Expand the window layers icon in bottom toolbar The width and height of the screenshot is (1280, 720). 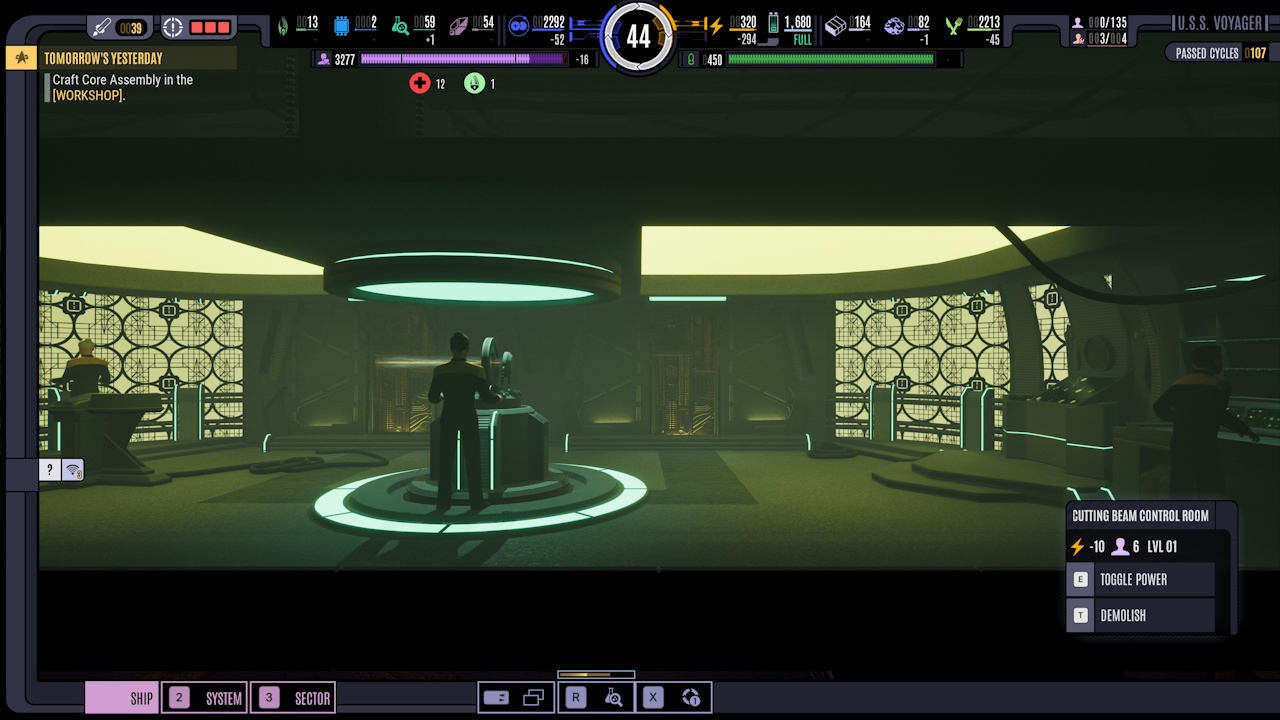(x=533, y=697)
